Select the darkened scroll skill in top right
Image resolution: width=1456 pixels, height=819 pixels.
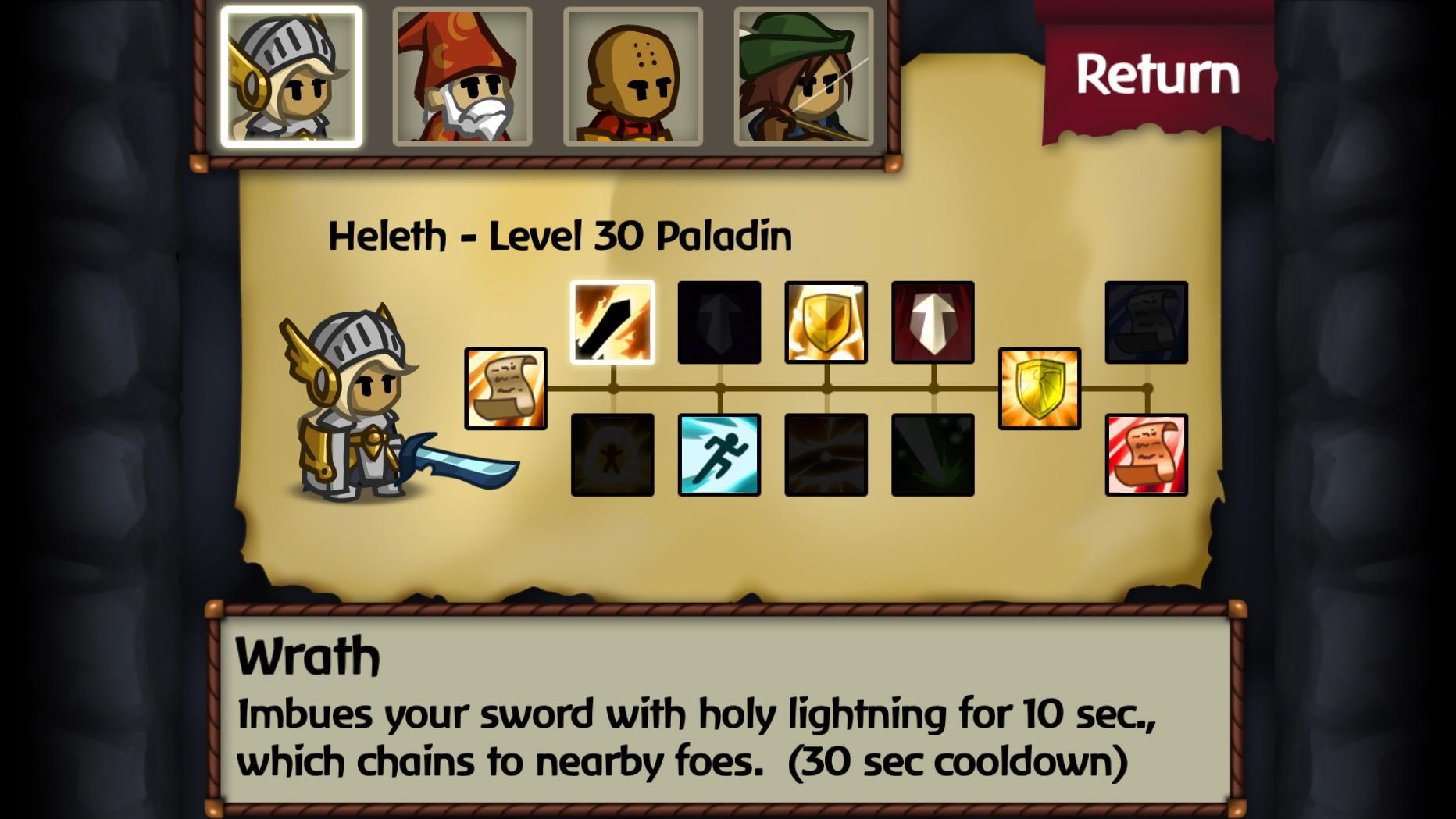click(x=1145, y=322)
